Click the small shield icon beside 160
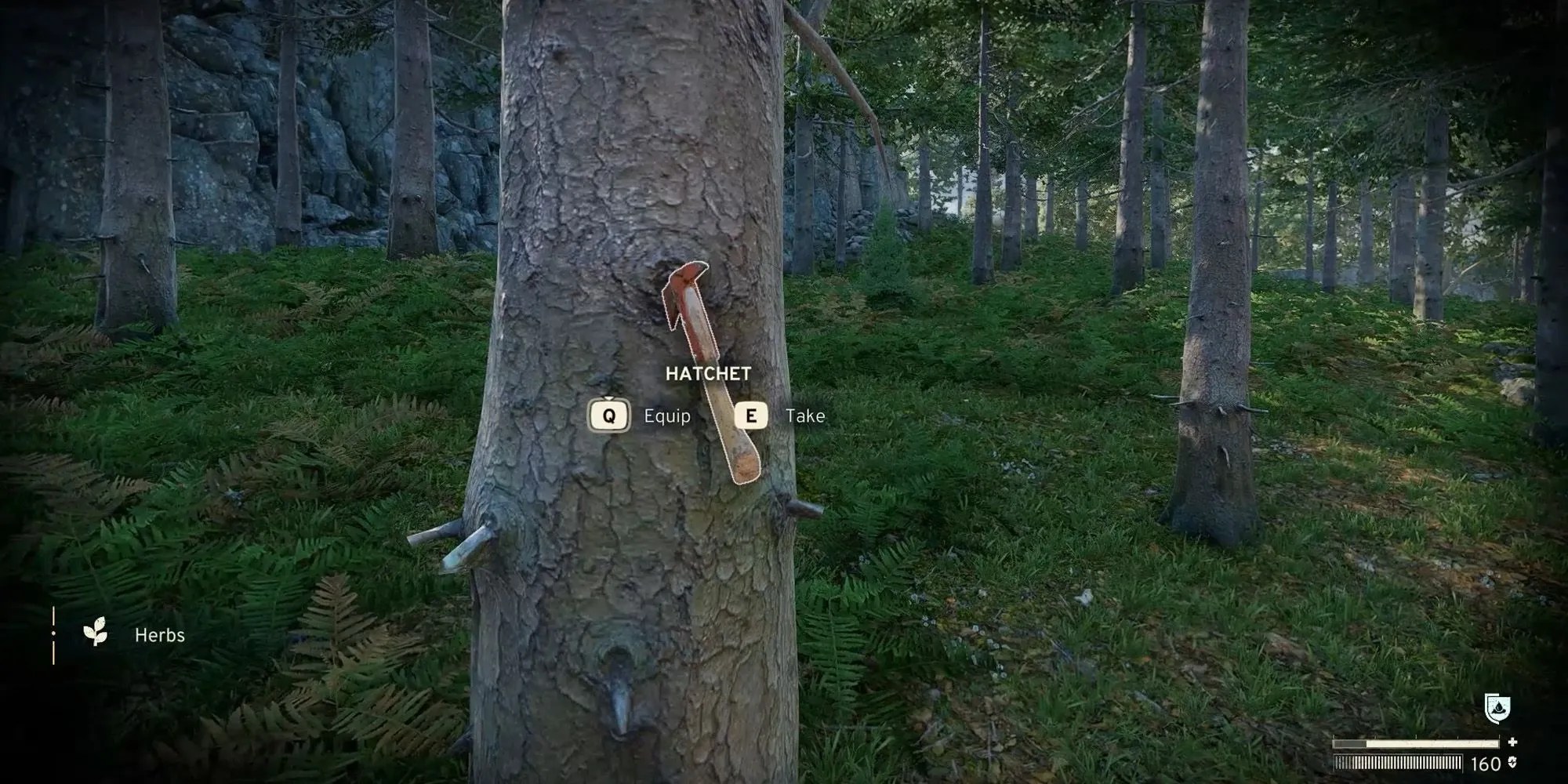This screenshot has width=1568, height=784. pos(1512,764)
